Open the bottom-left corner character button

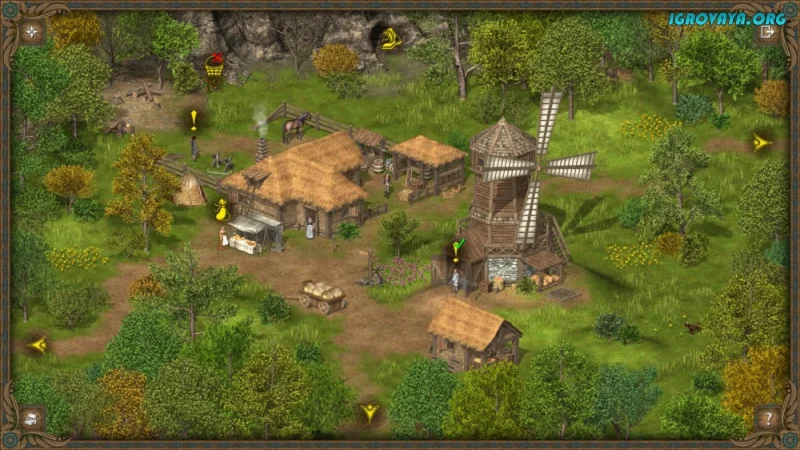coord(32,417)
